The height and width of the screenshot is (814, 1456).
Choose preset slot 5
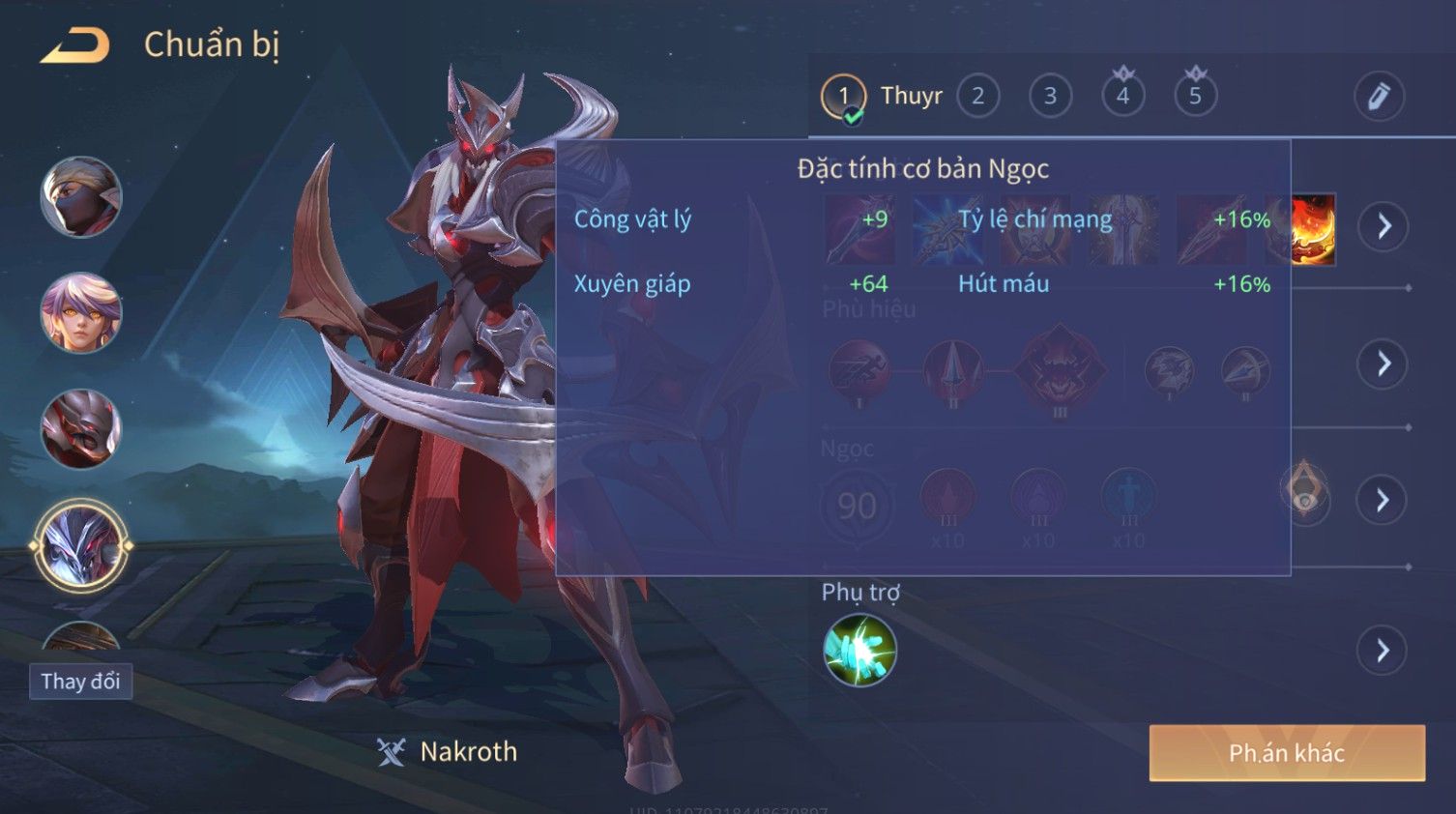1195,97
